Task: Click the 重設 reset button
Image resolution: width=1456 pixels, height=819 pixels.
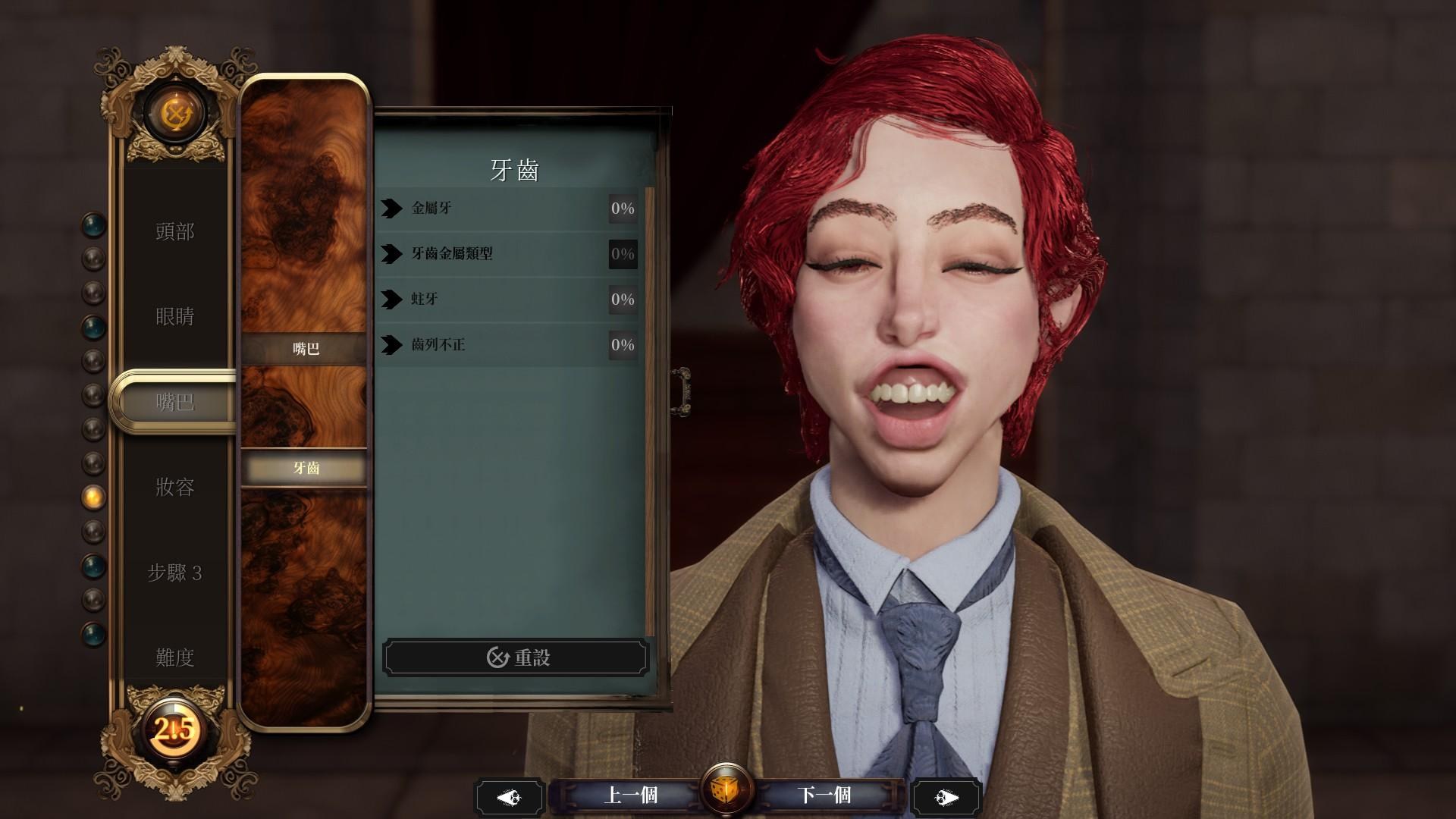Action: pyautogui.click(x=516, y=657)
